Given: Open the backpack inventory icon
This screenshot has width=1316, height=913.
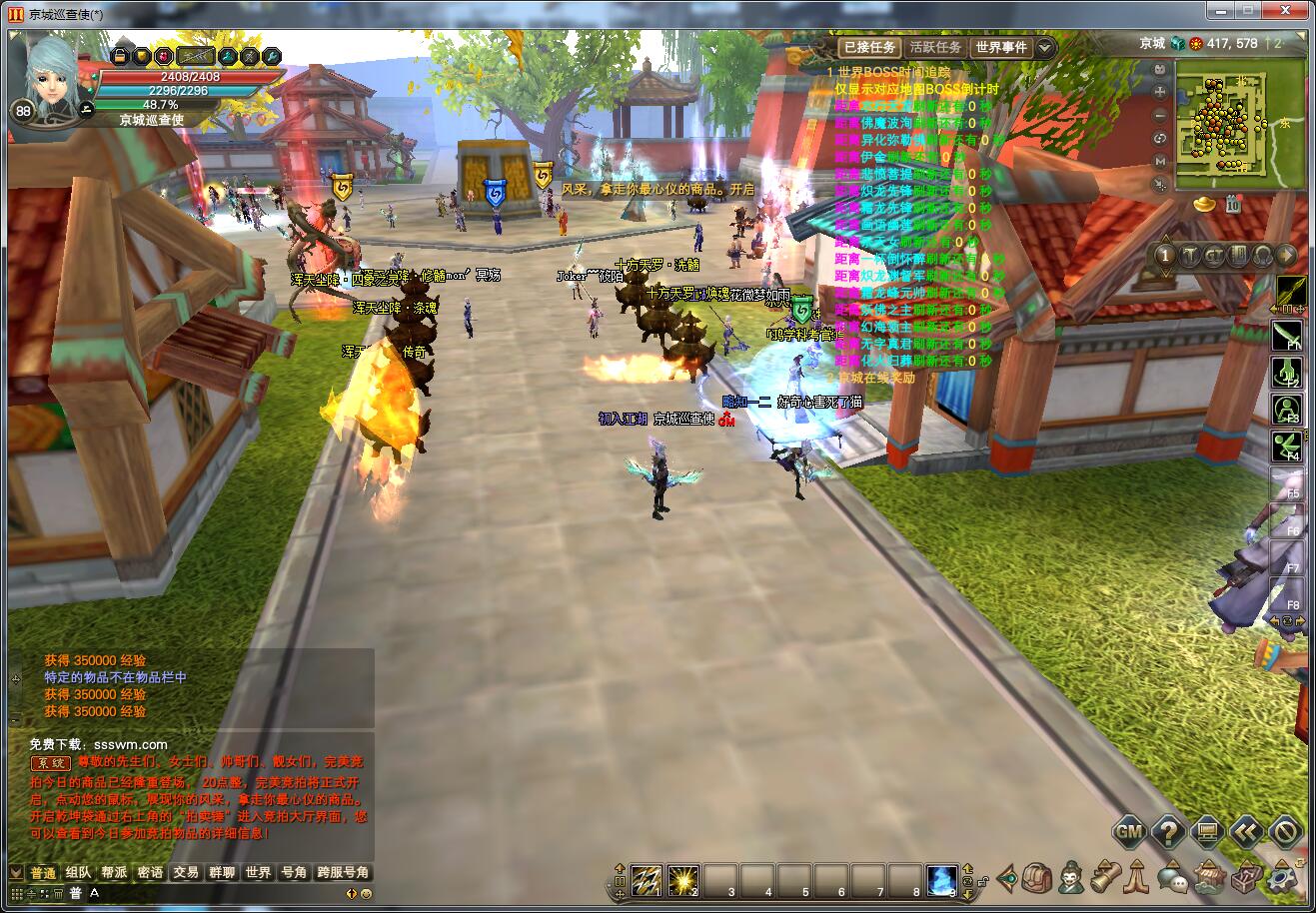Looking at the screenshot, I should click(1038, 878).
